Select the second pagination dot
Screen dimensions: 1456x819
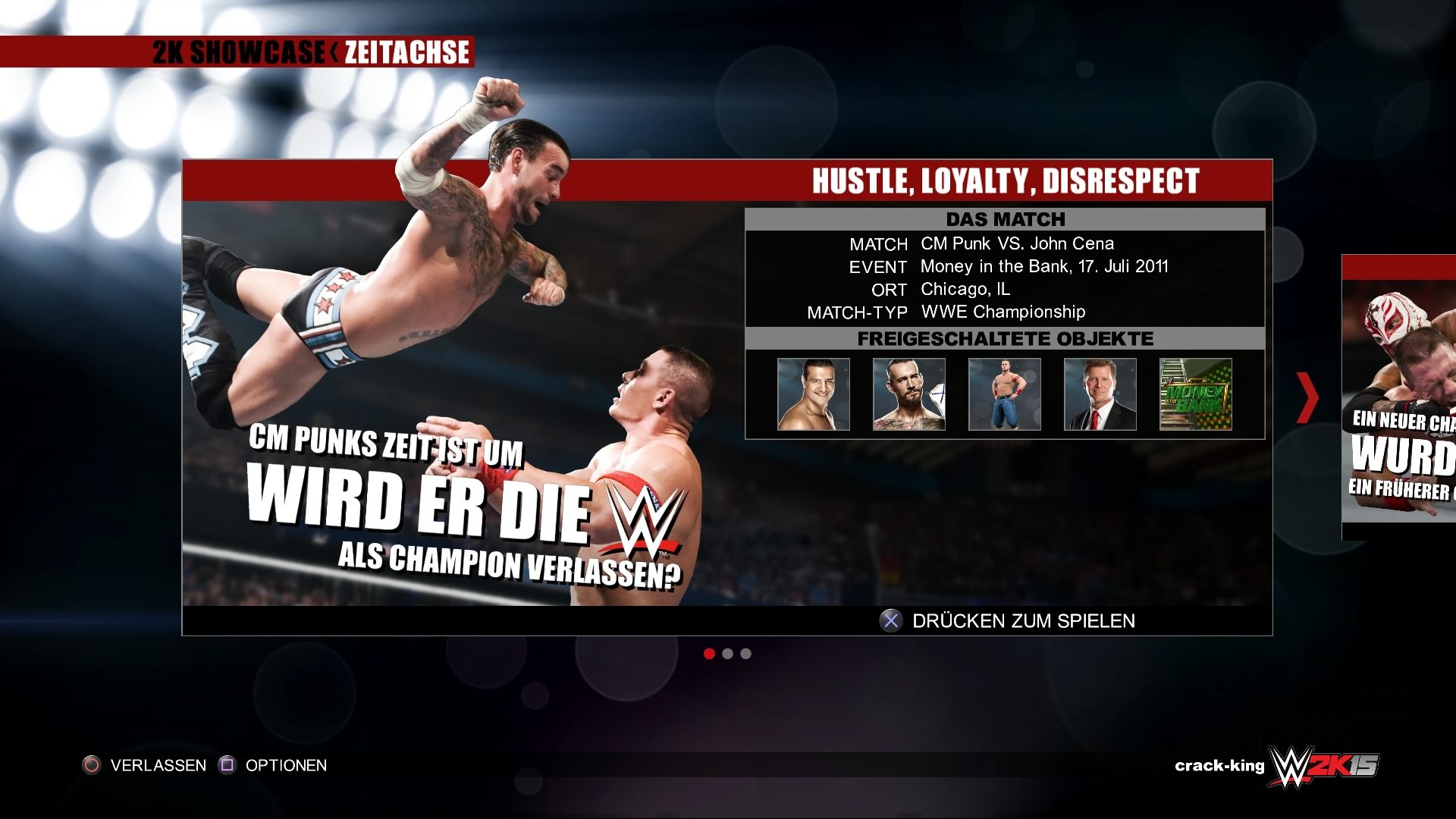[x=728, y=654]
